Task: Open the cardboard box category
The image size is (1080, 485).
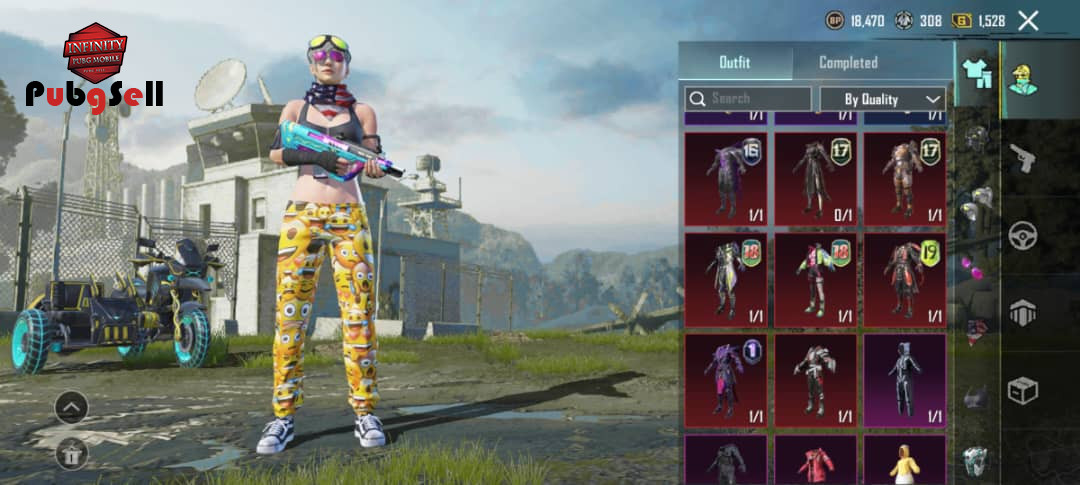Action: click(x=1023, y=390)
